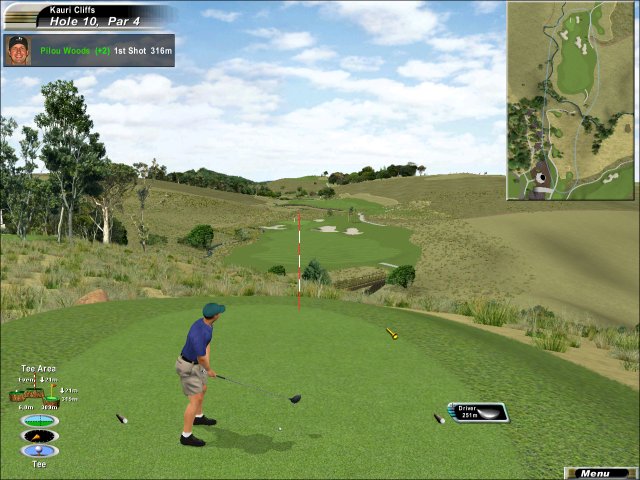Image resolution: width=640 pixels, height=480 pixels.
Task: Select the Driver club selector
Action: tap(478, 412)
